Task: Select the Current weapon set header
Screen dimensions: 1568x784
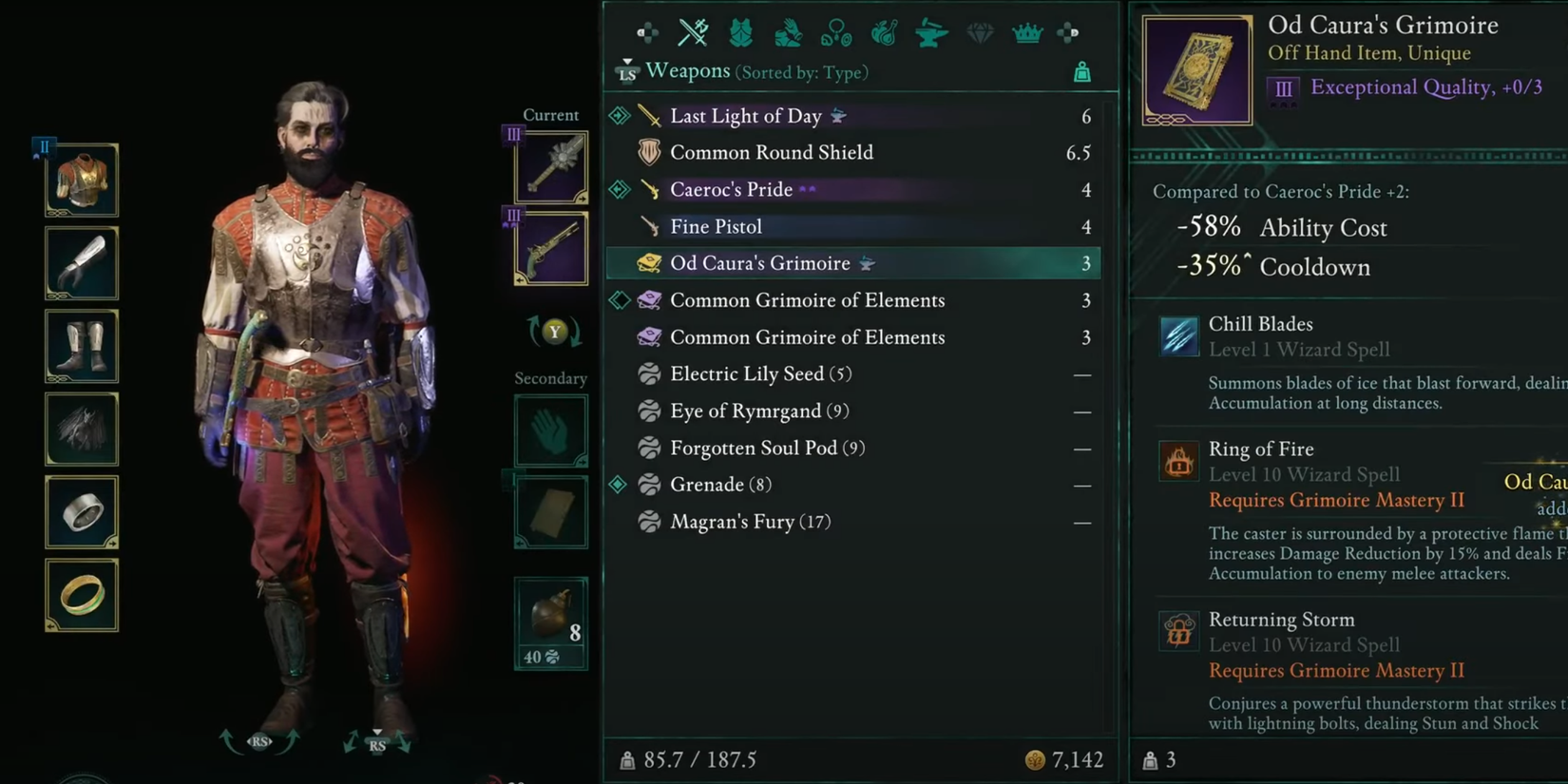Action: click(551, 114)
